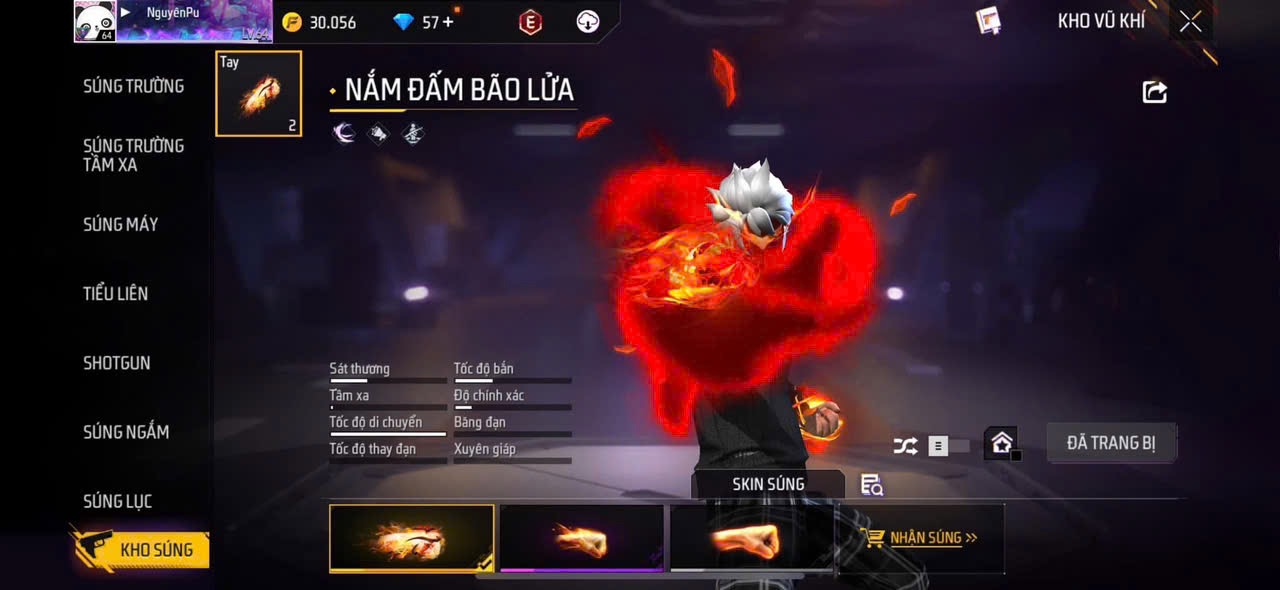
Task: Choose the SHOTGUN category
Action: coord(116,363)
